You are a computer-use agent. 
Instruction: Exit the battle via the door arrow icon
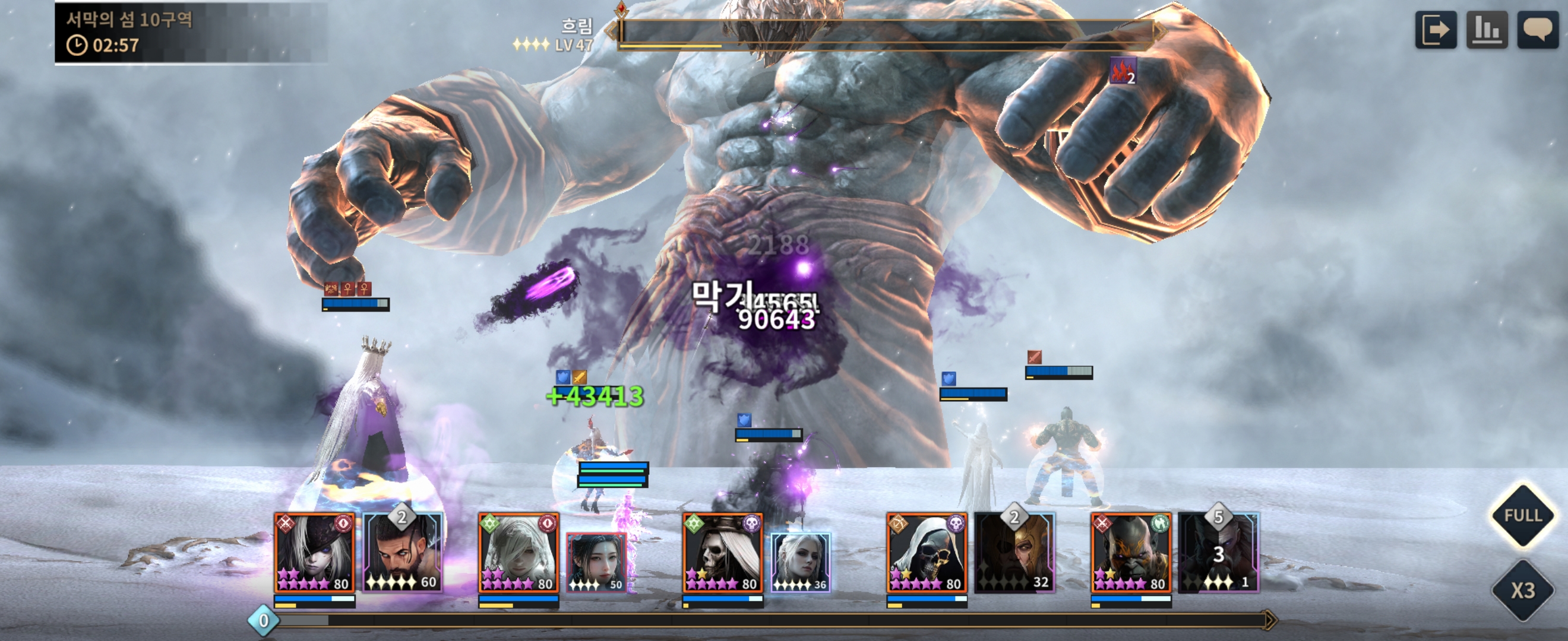(x=1436, y=29)
